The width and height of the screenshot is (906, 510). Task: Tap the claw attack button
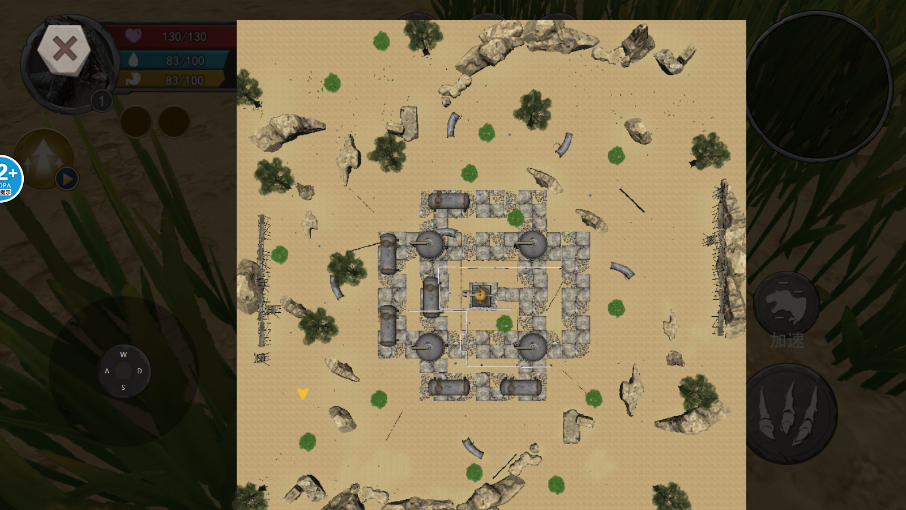[791, 413]
